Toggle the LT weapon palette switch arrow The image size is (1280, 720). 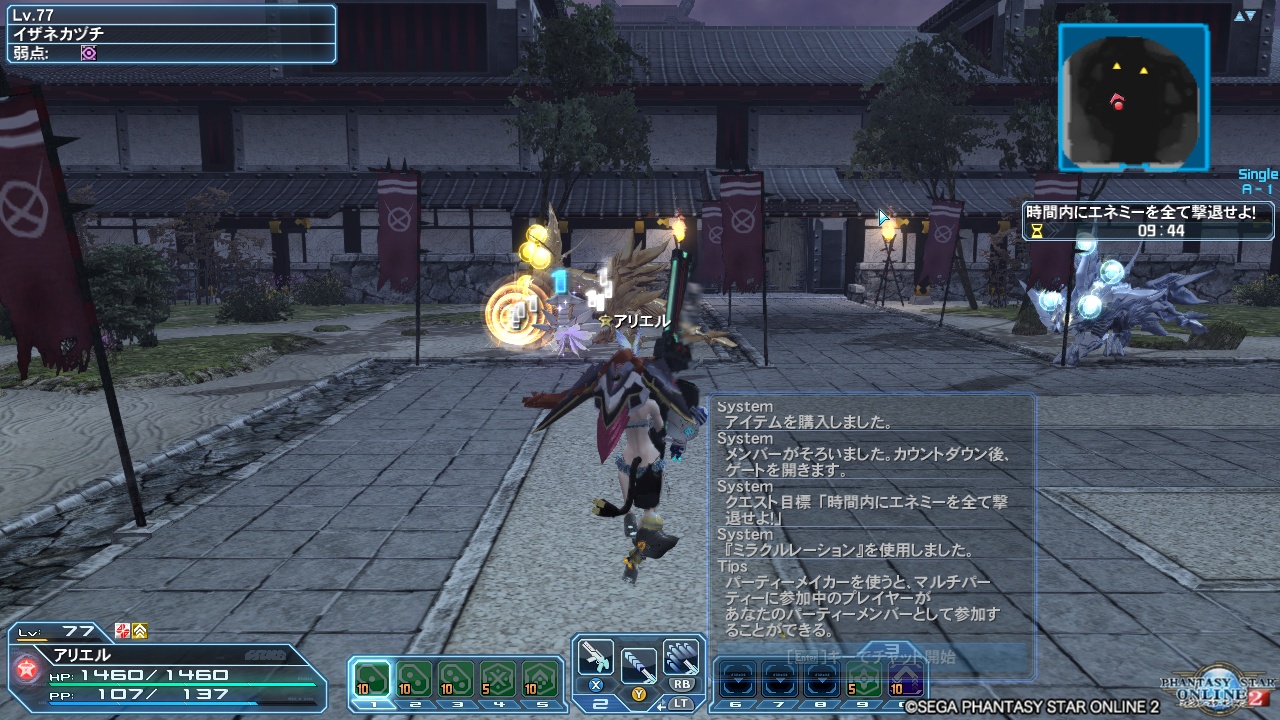click(659, 703)
